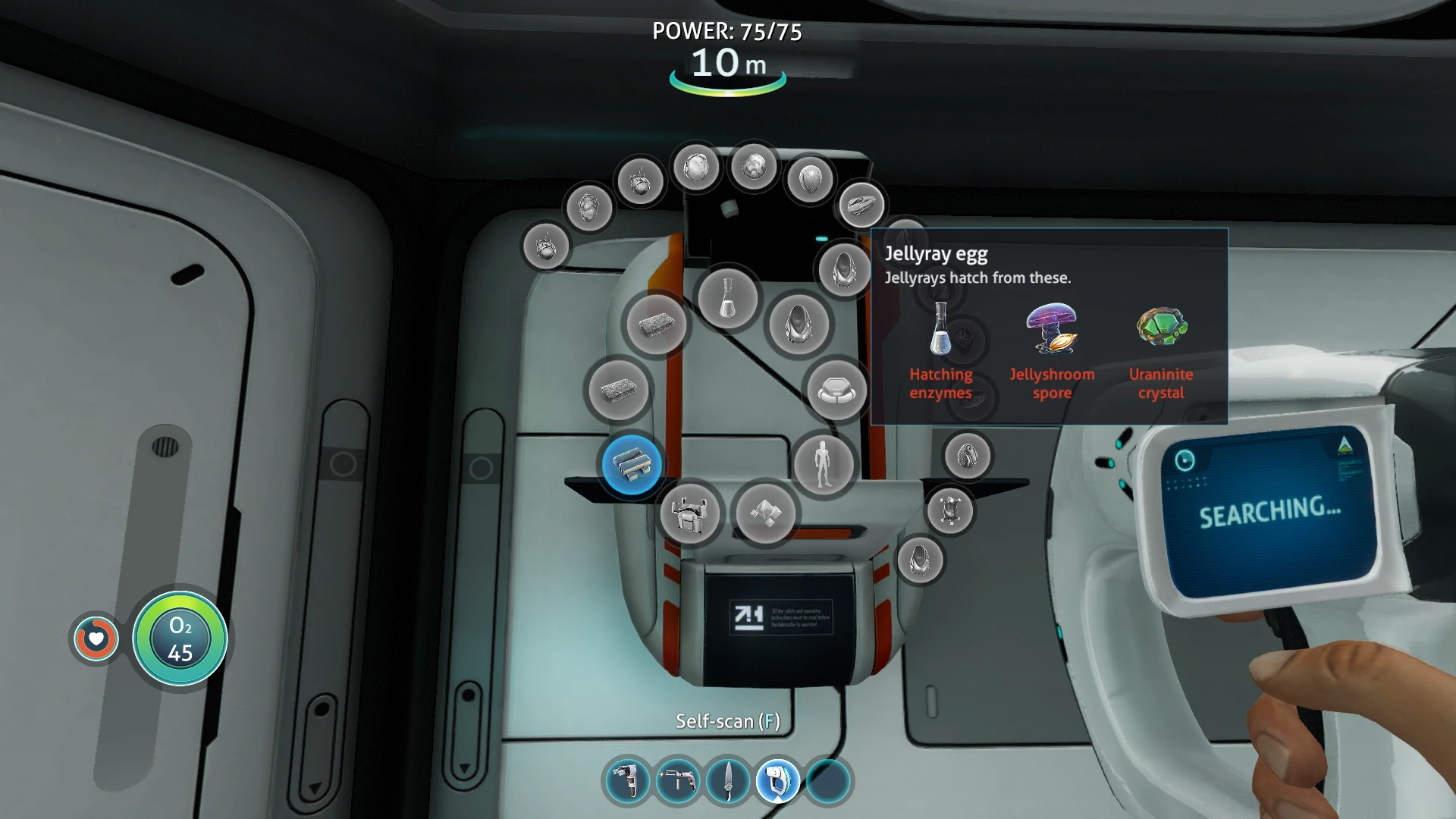Open the flask icon crafting node

pos(727,299)
